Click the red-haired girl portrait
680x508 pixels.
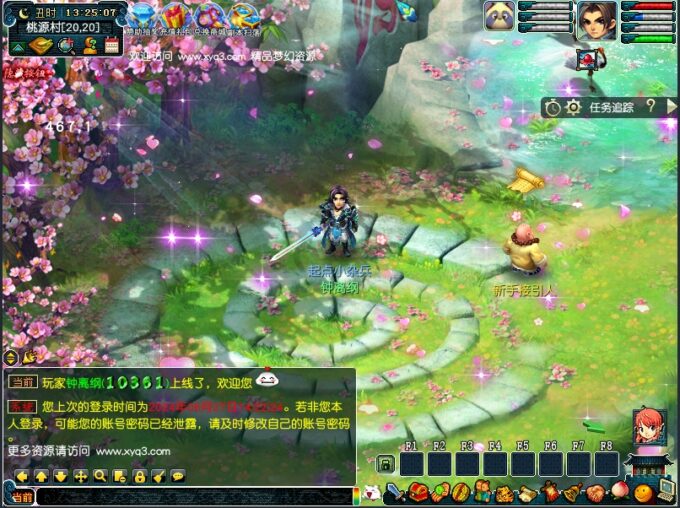(648, 427)
